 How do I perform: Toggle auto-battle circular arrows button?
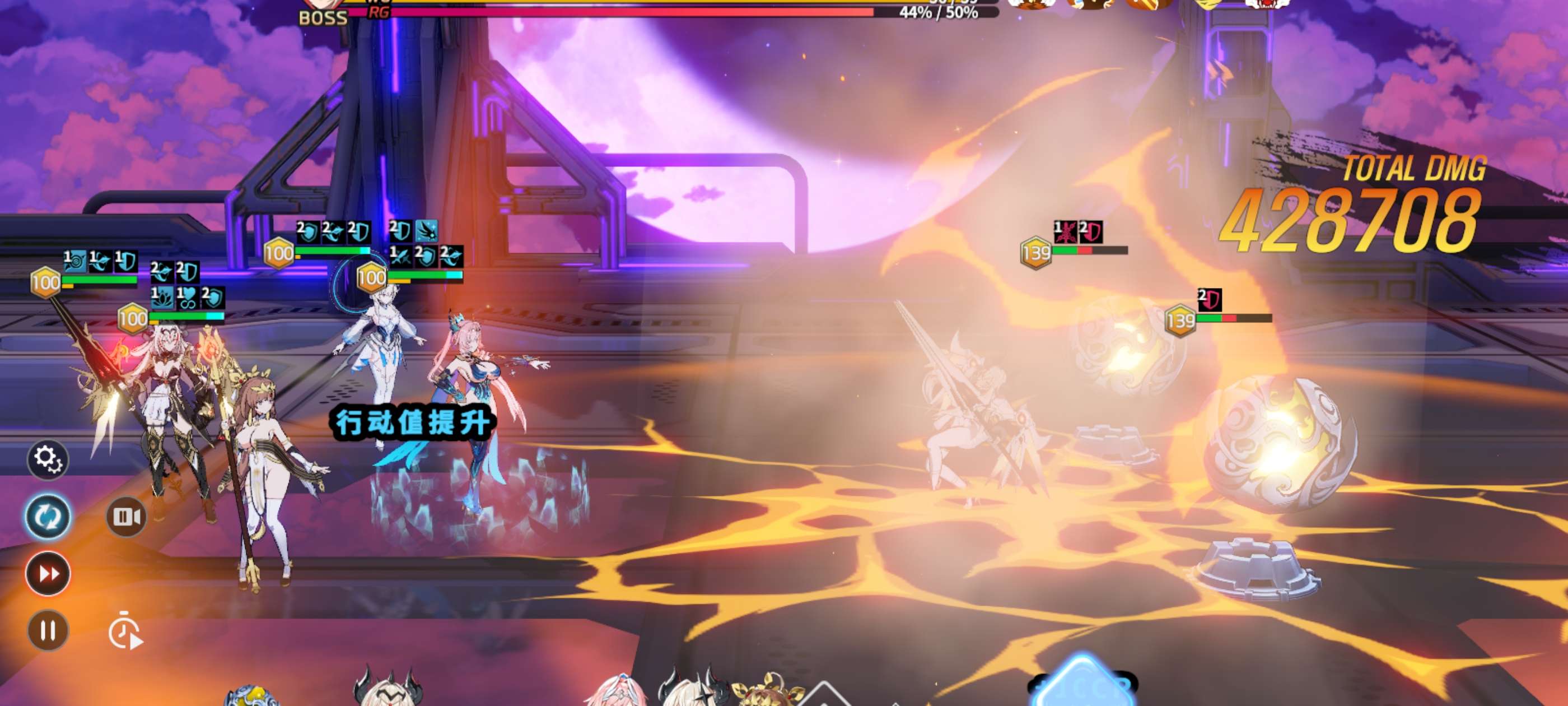click(x=48, y=517)
